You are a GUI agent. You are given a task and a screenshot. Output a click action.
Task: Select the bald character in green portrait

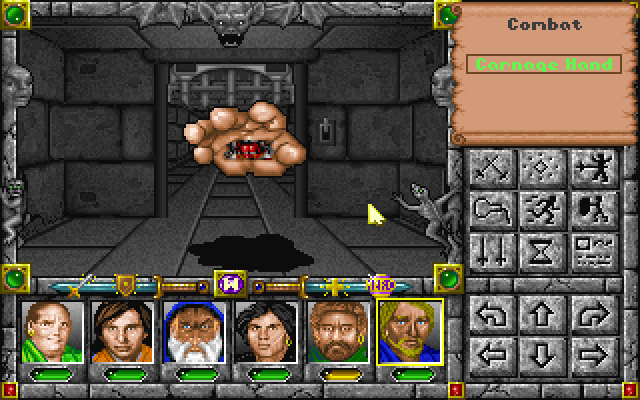(x=52, y=331)
